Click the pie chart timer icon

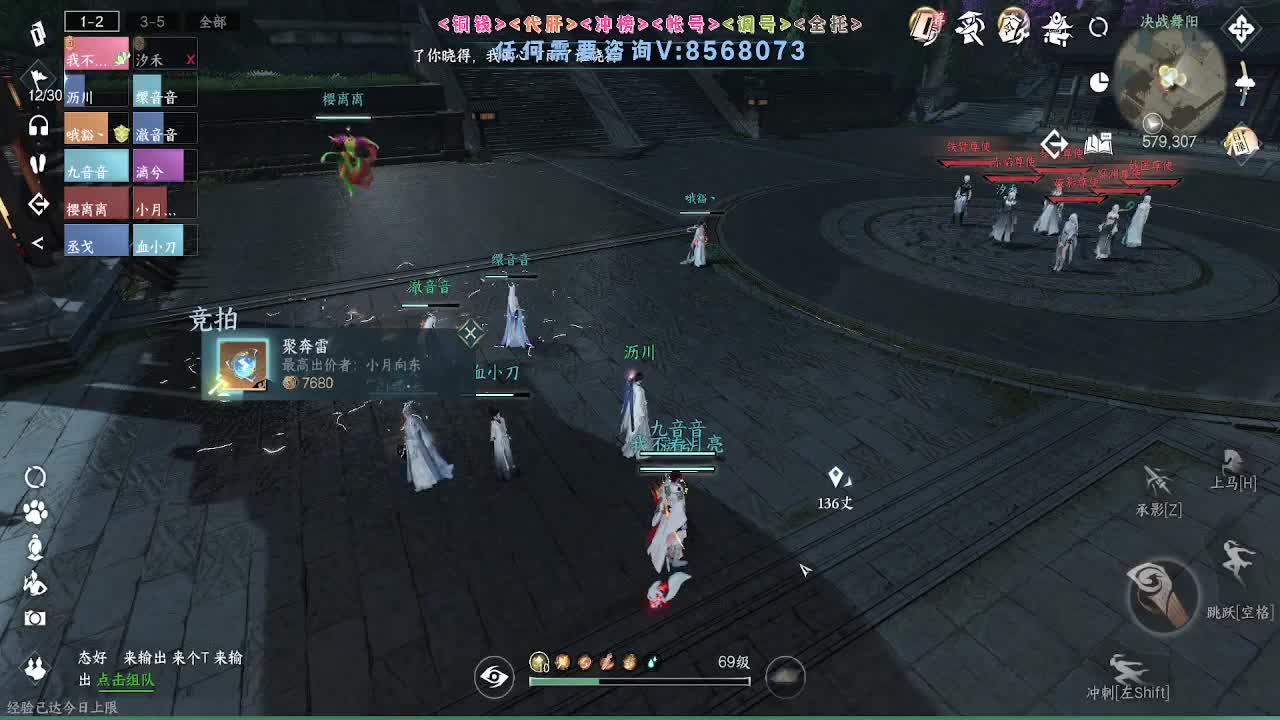[1099, 81]
